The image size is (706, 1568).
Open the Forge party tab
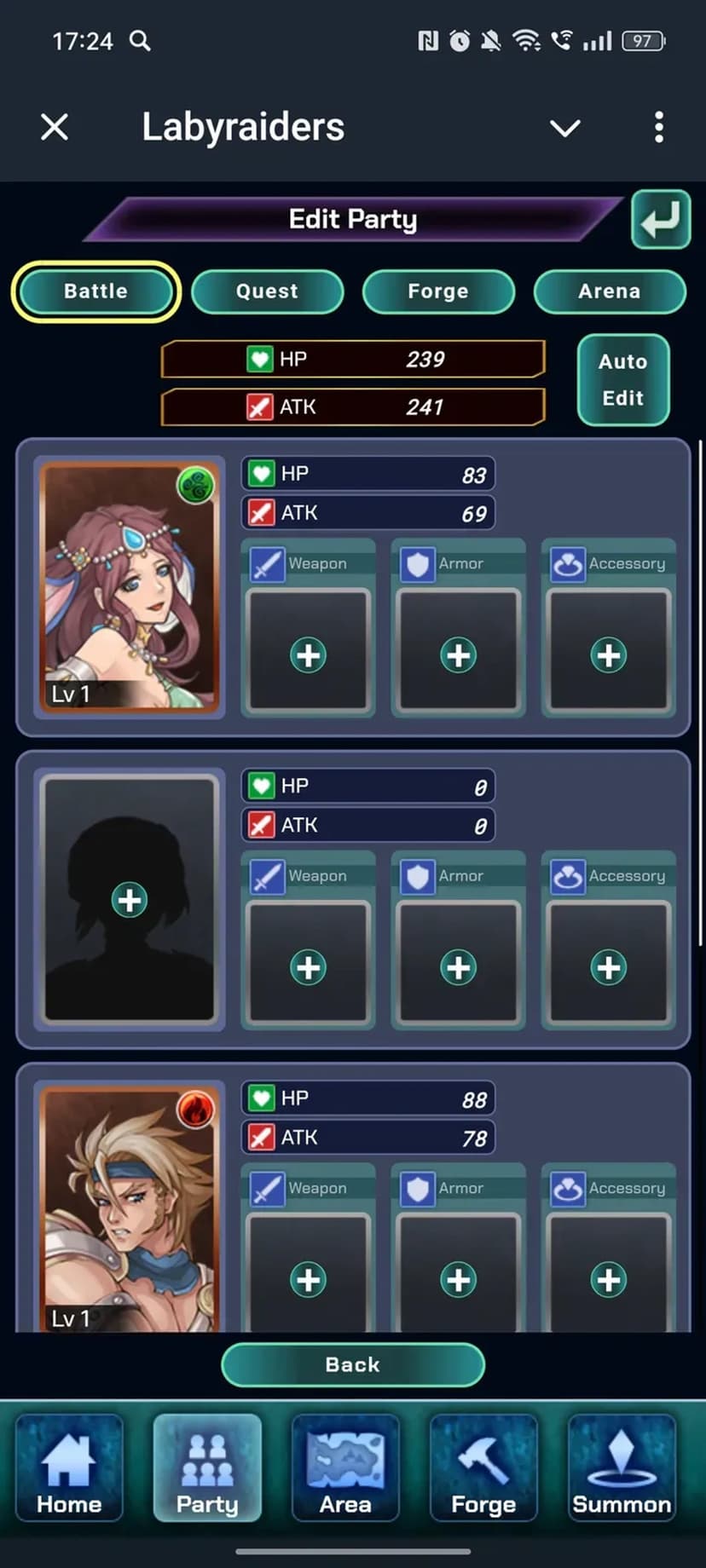click(438, 291)
